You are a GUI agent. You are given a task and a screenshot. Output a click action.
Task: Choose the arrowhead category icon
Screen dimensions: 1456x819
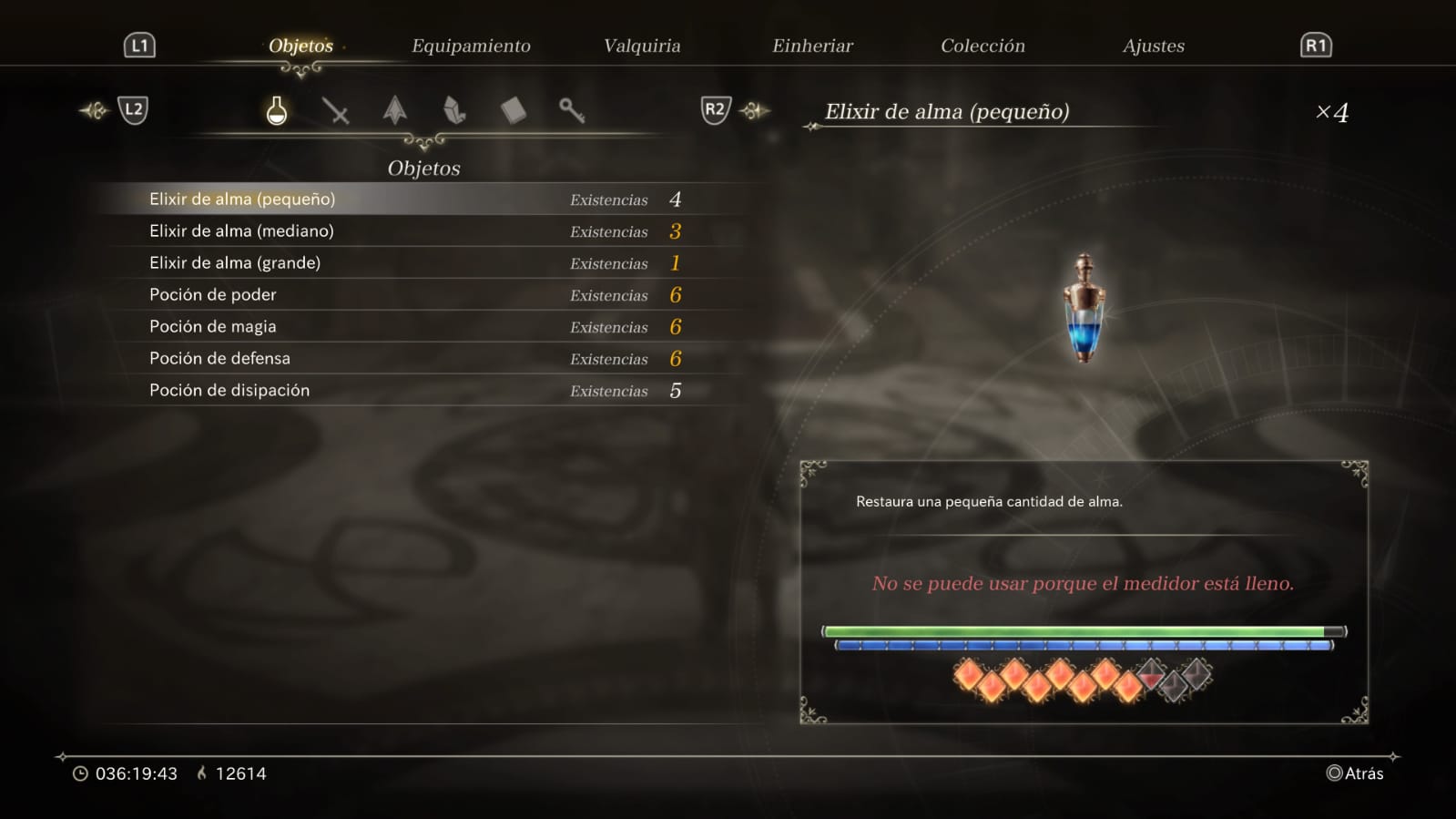pos(394,111)
